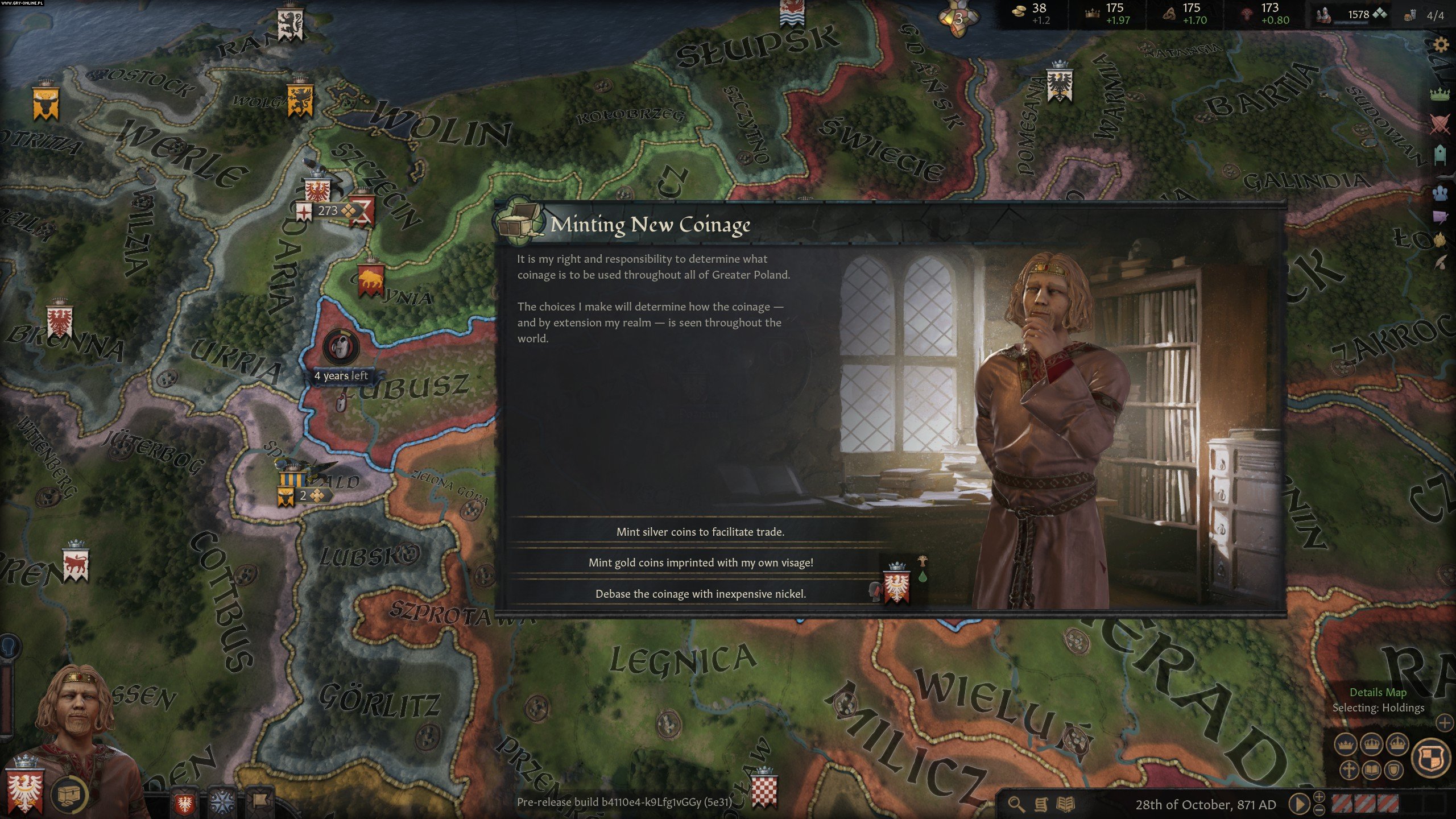Resume game with the play button

(1298, 804)
